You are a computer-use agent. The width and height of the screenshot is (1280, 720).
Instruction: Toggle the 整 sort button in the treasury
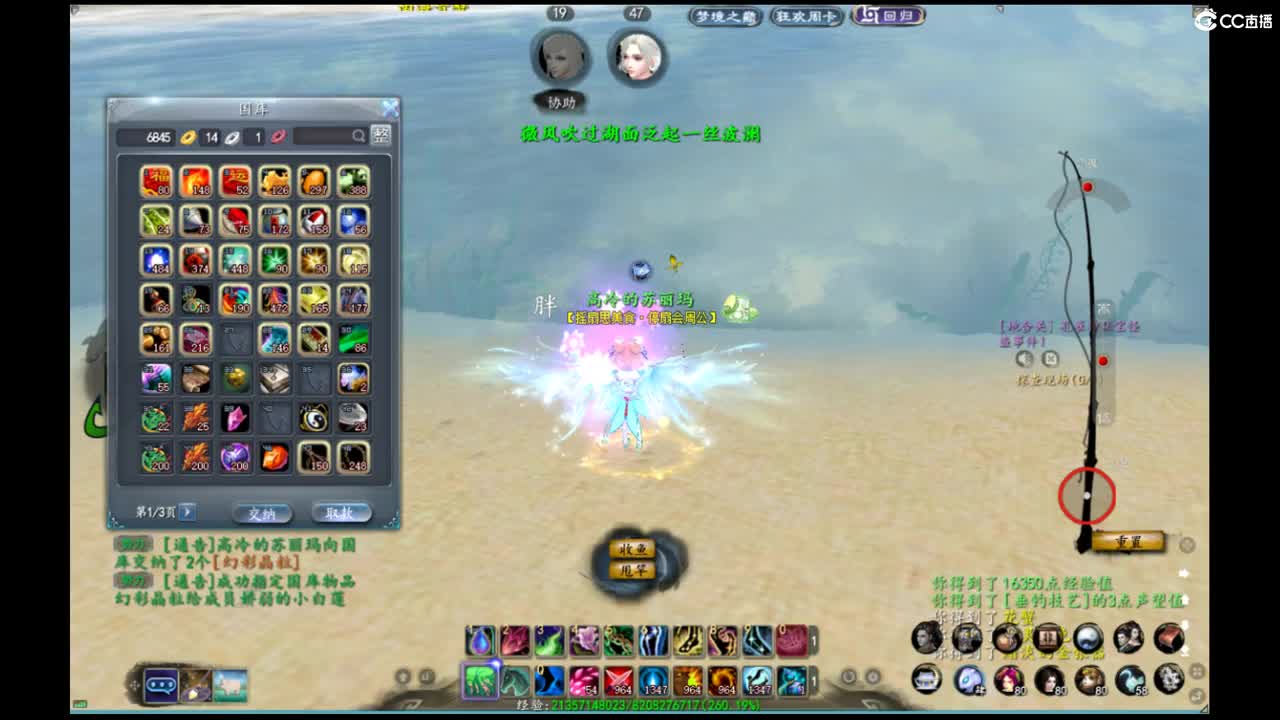(380, 135)
